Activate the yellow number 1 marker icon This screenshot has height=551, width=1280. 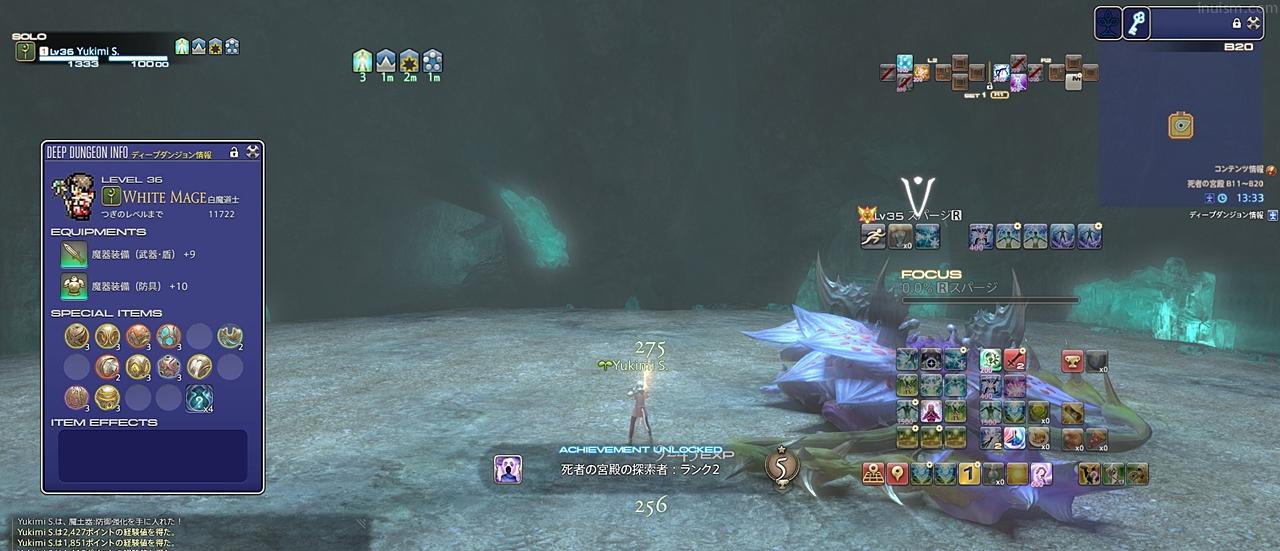click(x=968, y=474)
